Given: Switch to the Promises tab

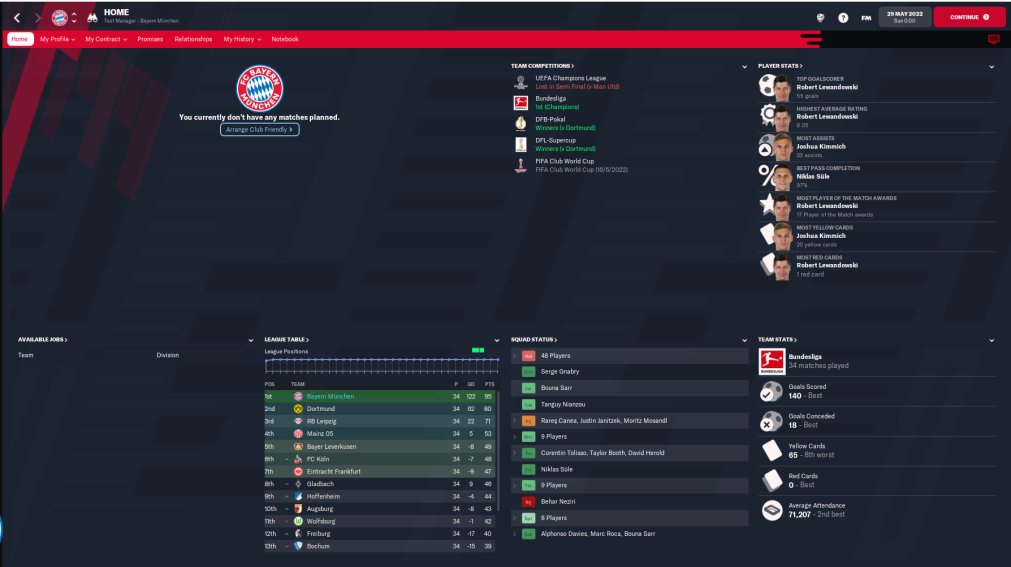Looking at the screenshot, I should tap(150, 39).
